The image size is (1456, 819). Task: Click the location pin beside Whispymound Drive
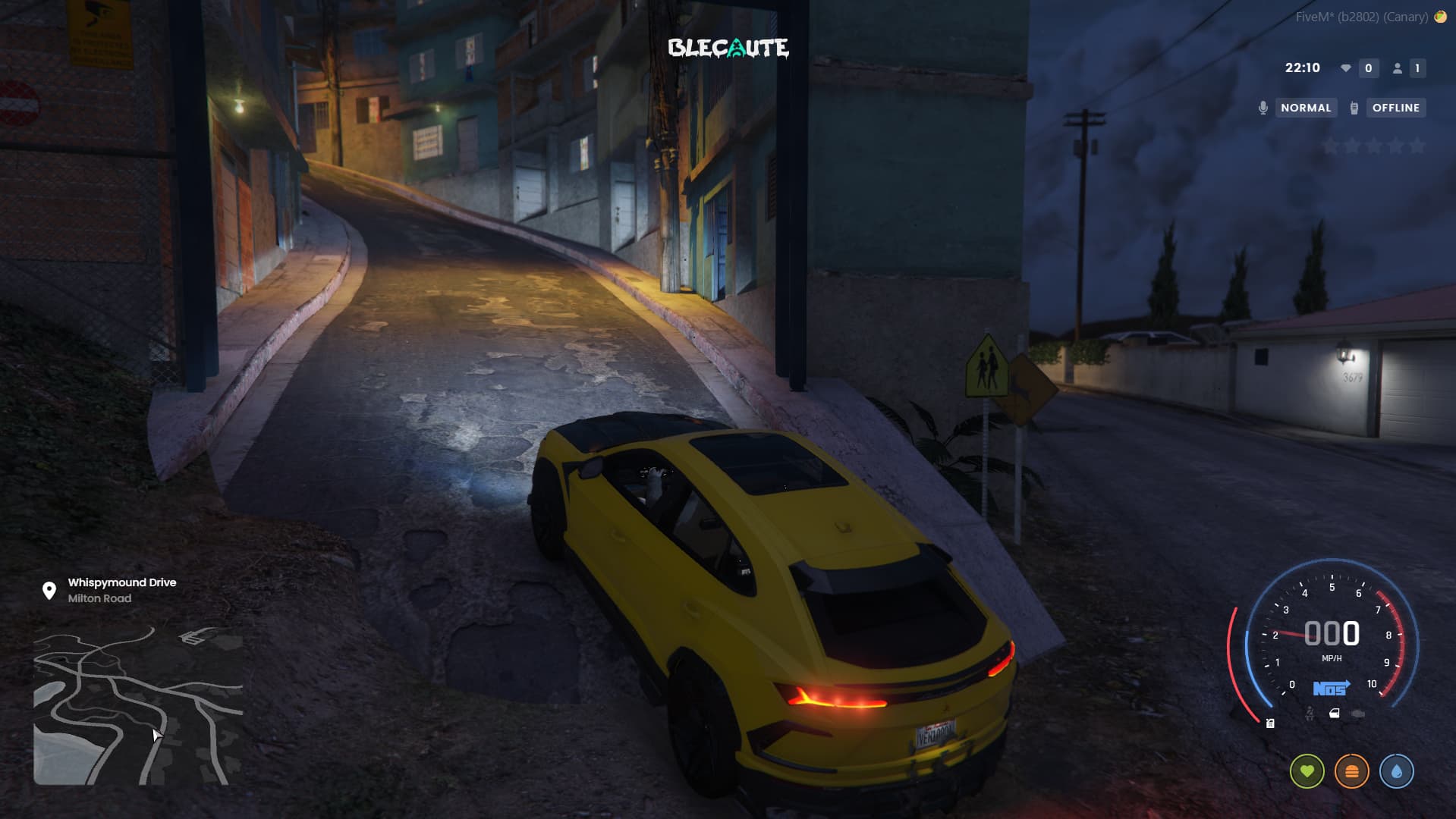(x=49, y=590)
